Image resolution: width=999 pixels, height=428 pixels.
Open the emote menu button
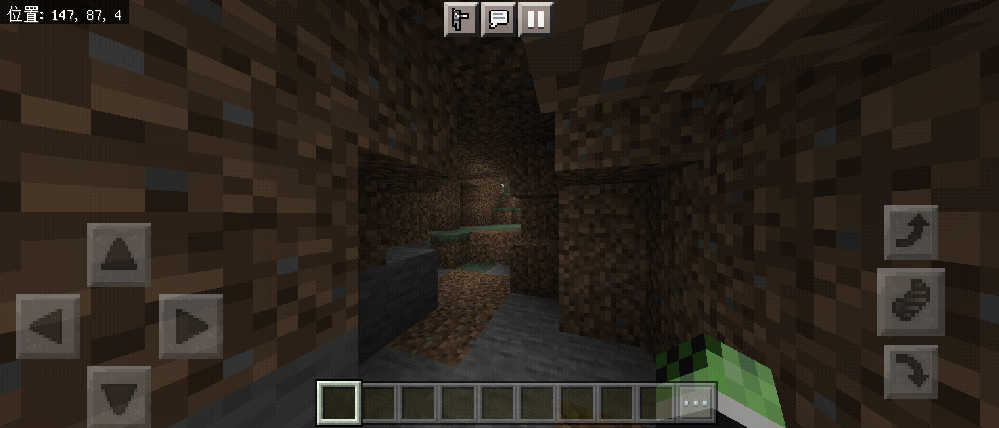pos(460,19)
